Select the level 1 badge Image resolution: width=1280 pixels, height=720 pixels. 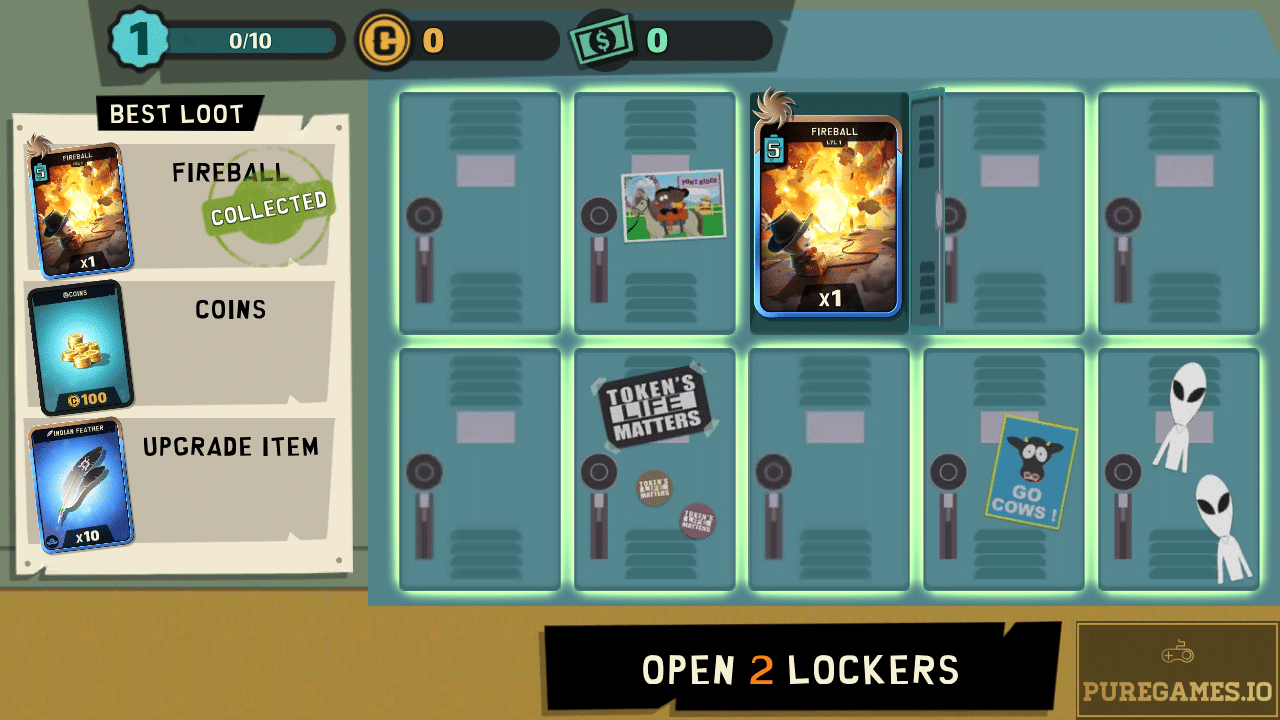click(140, 42)
